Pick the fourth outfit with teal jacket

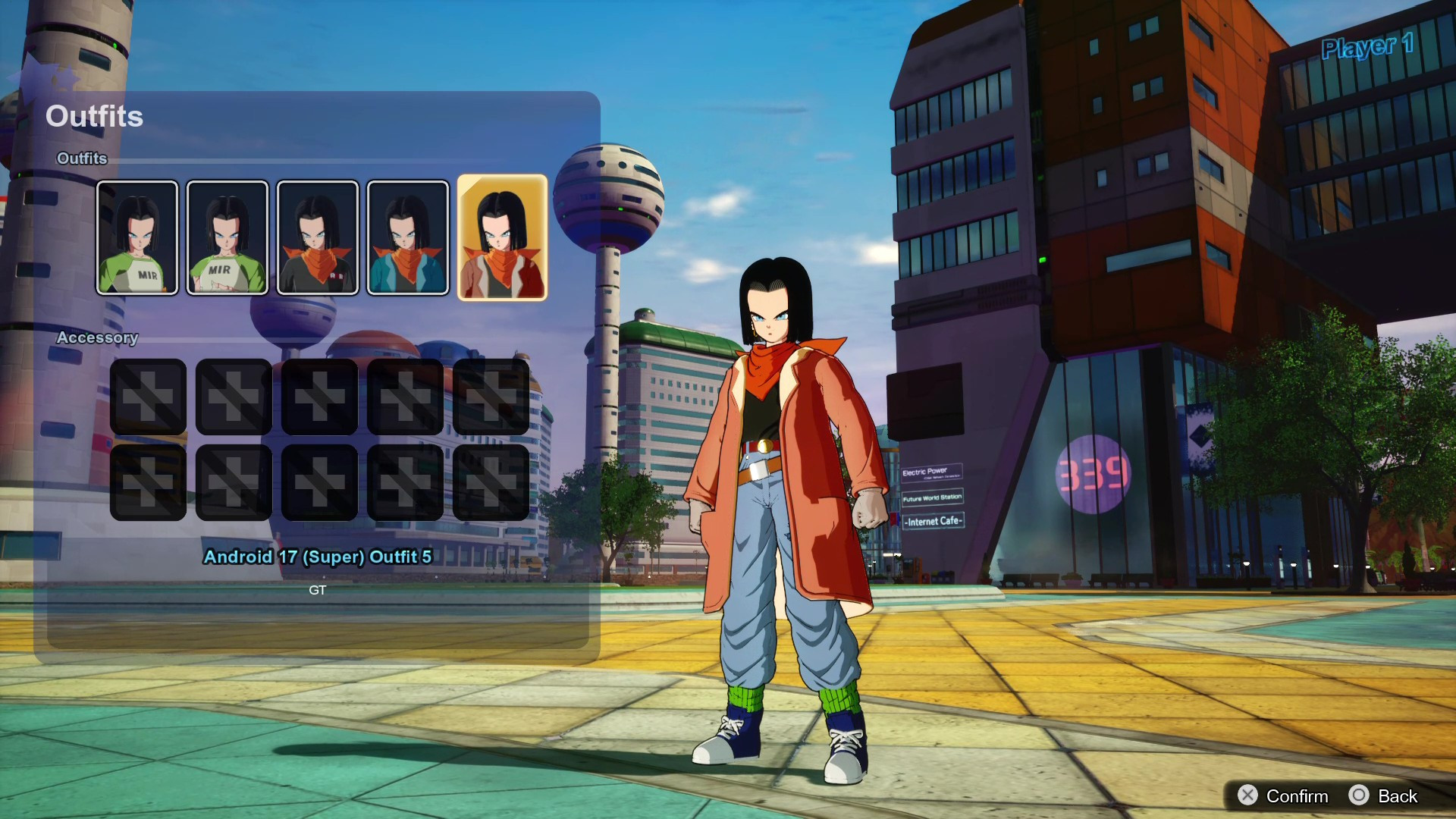pyautogui.click(x=408, y=237)
